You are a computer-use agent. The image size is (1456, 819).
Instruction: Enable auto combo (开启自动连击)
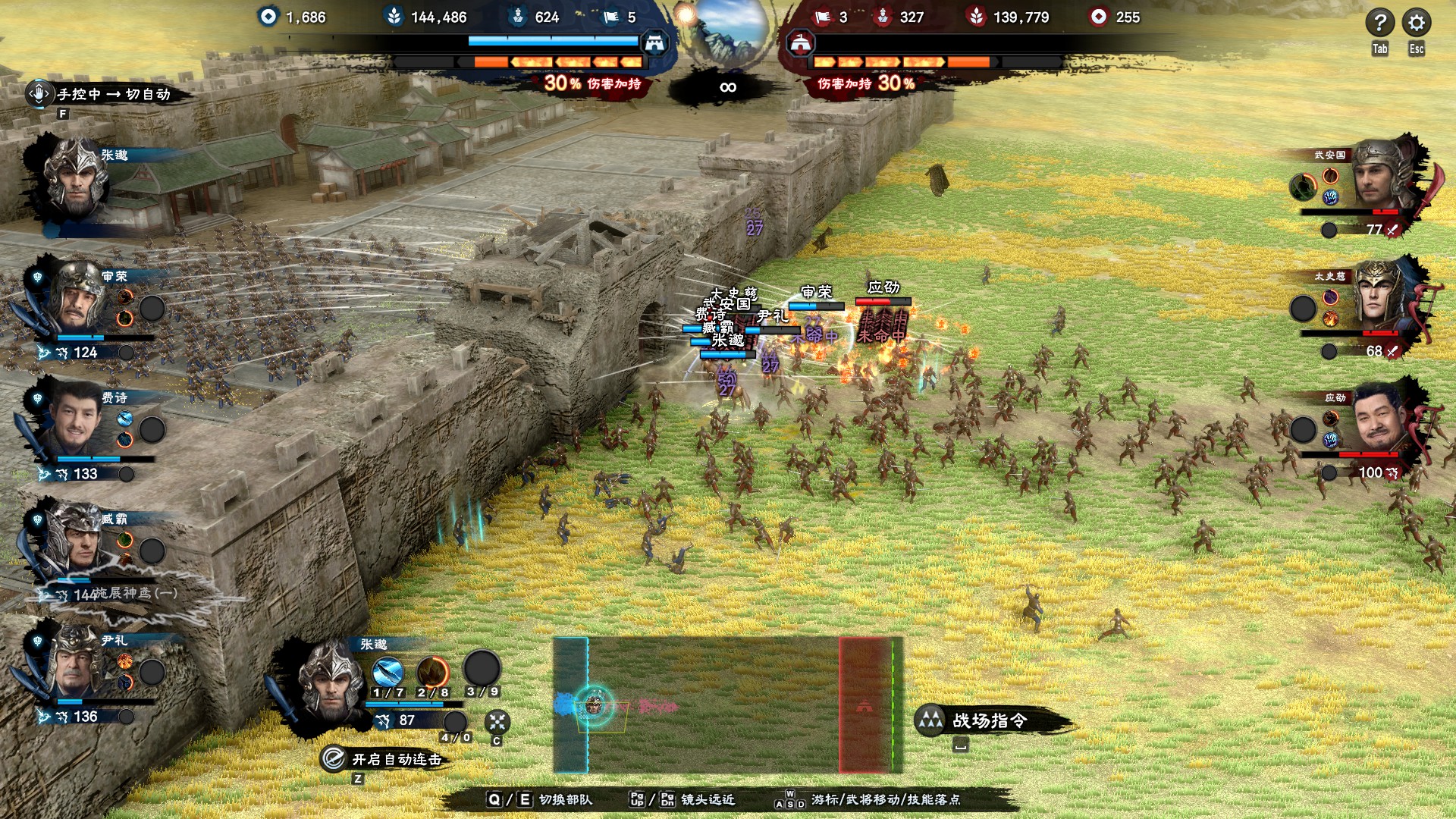click(387, 759)
